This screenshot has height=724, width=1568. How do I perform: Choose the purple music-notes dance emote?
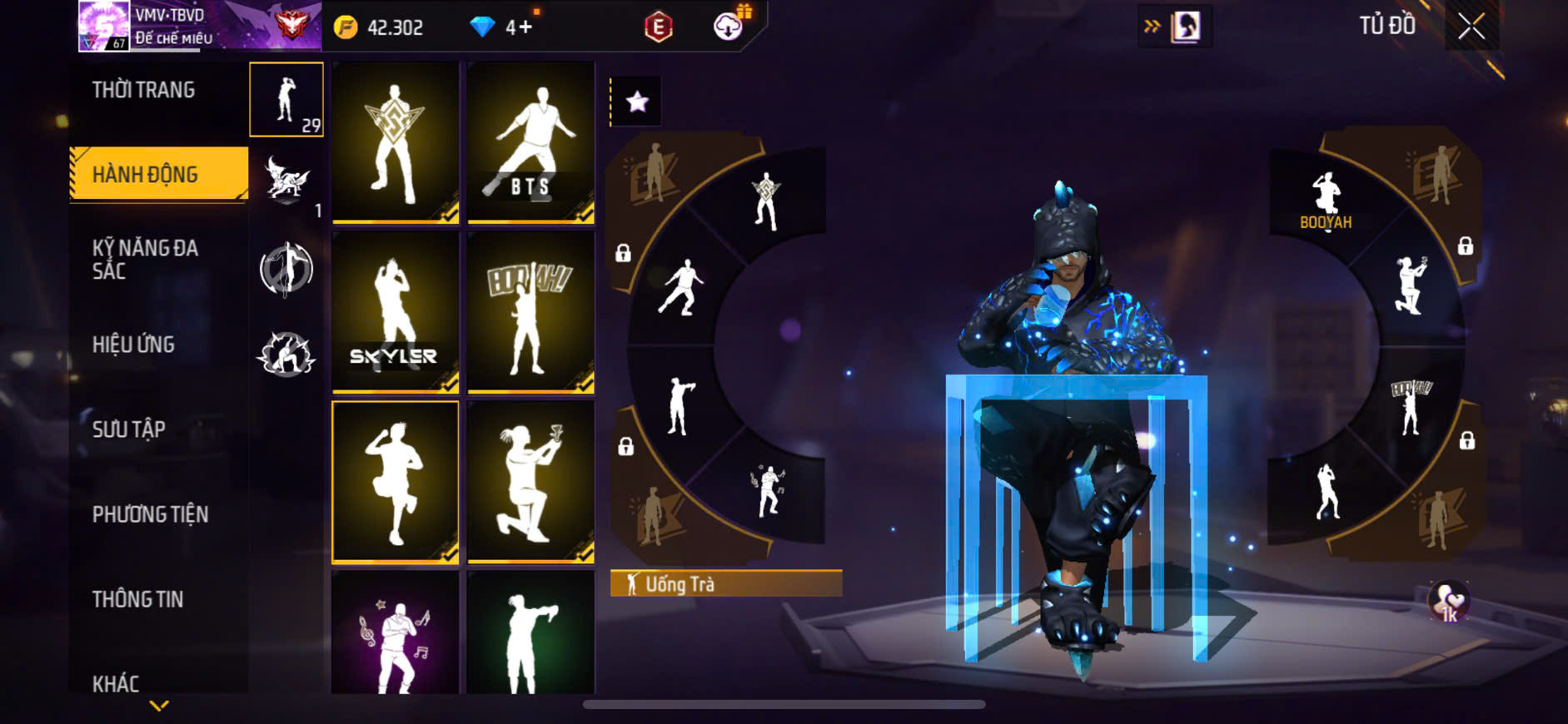tap(395, 637)
